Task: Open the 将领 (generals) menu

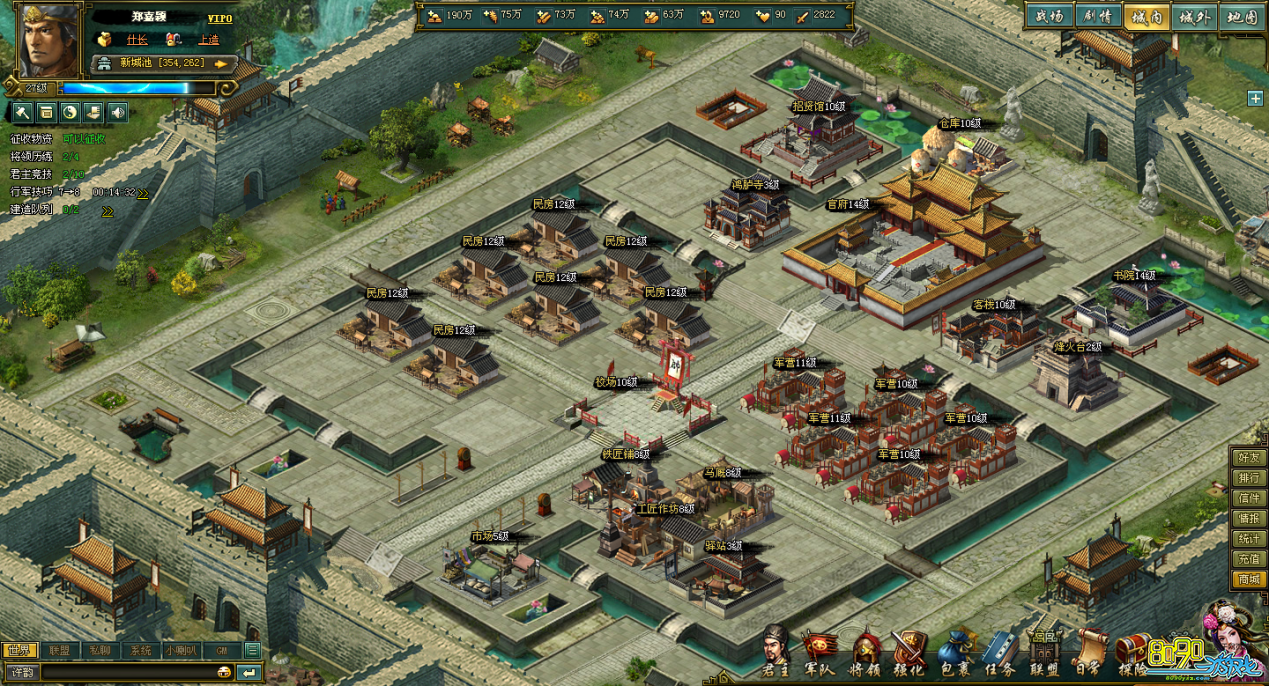Action: point(864,652)
